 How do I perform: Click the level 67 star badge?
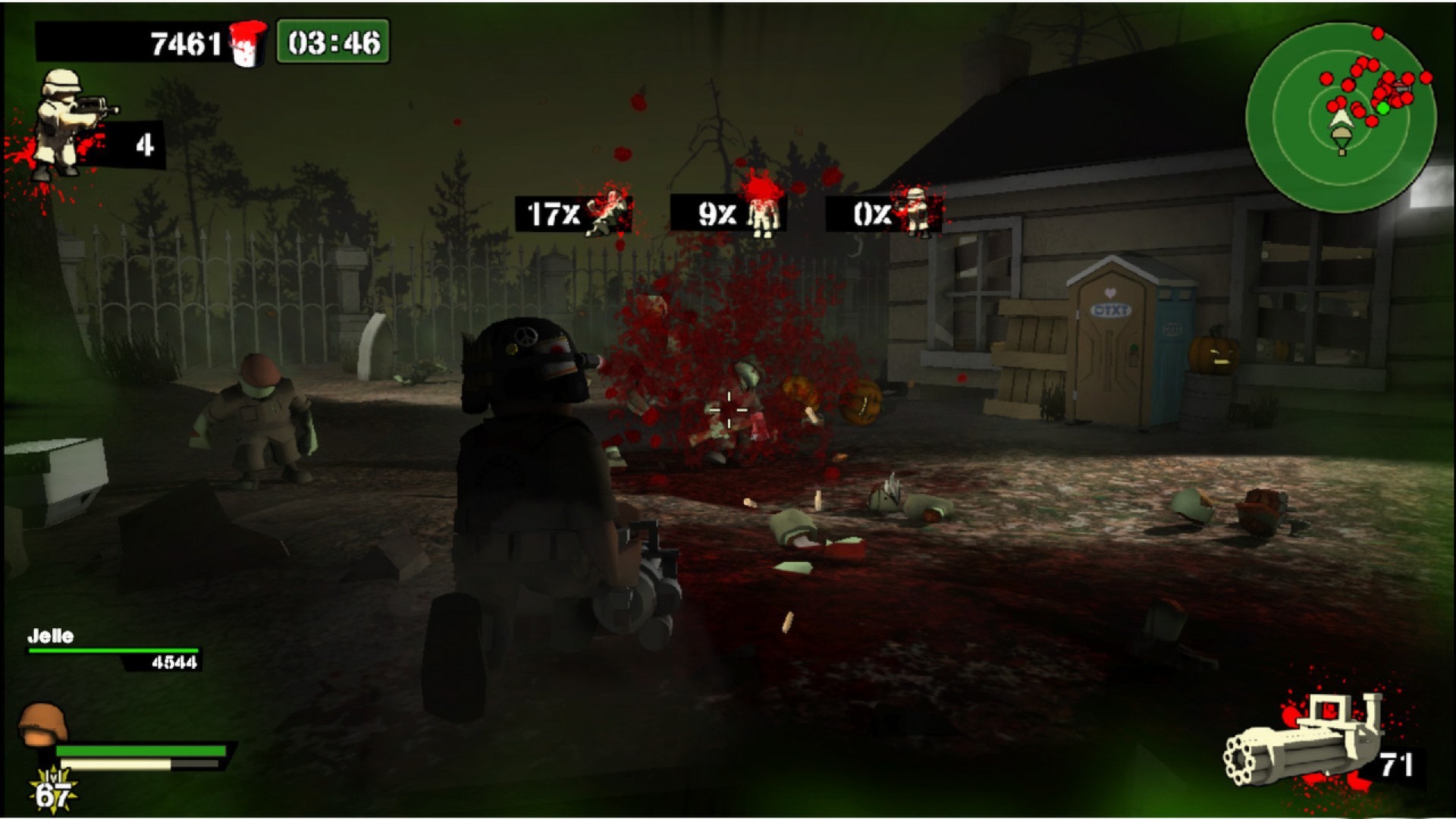pos(53,791)
